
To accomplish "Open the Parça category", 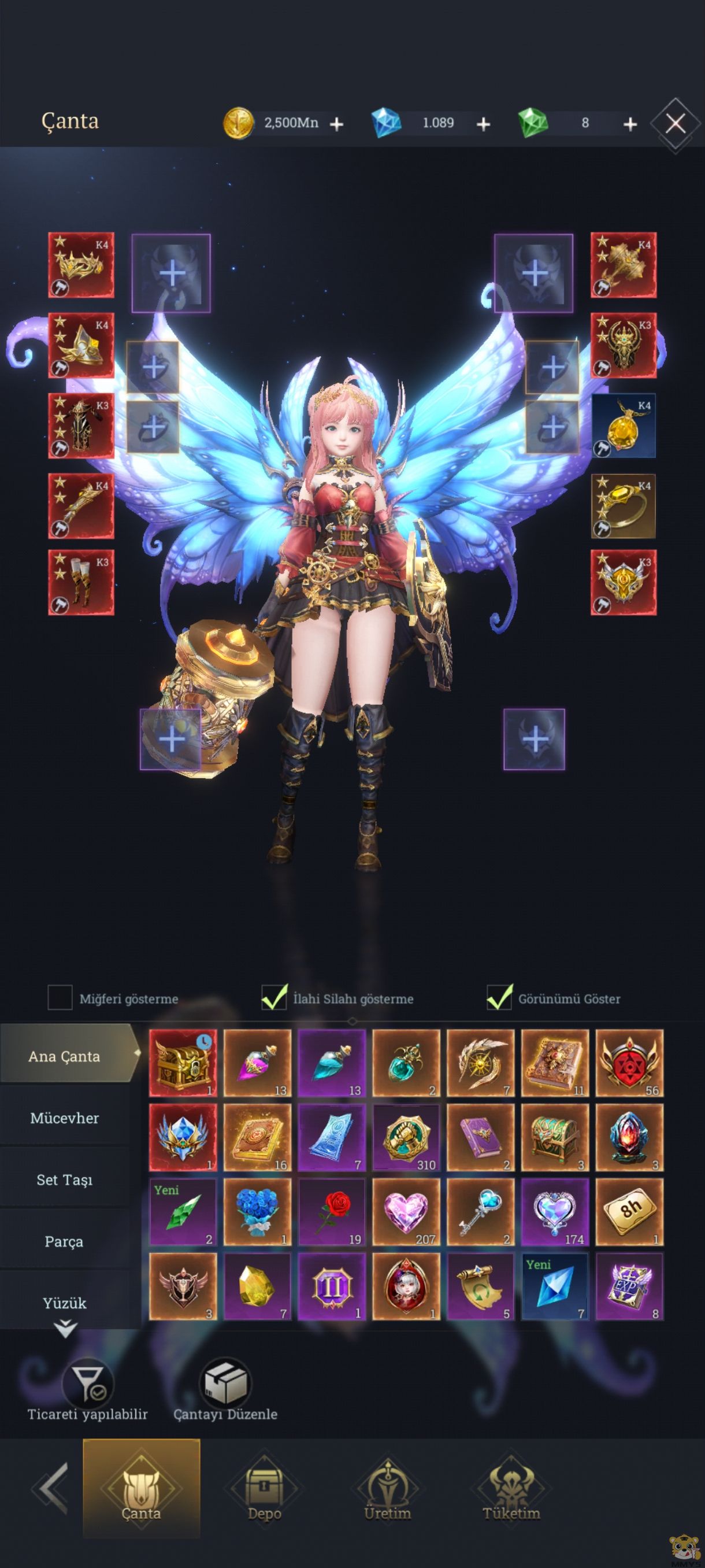I will [x=65, y=1241].
